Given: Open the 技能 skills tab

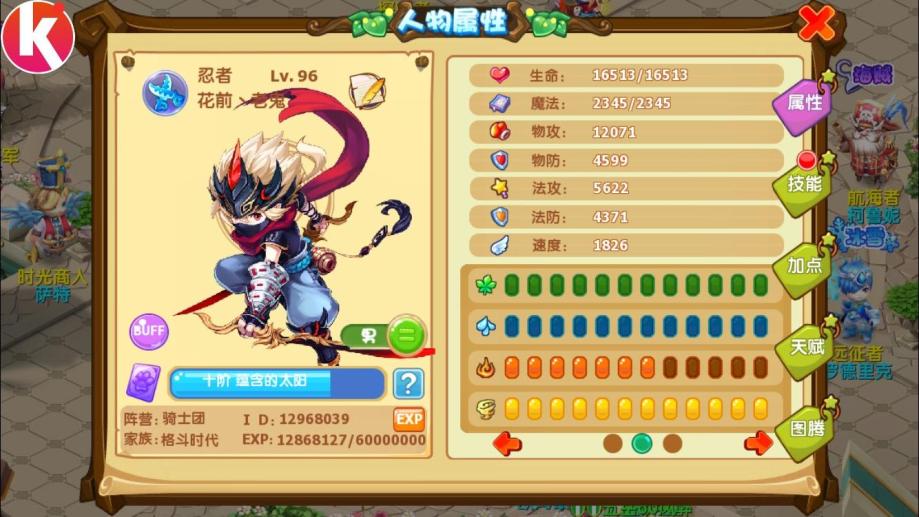Looking at the screenshot, I should point(803,184).
